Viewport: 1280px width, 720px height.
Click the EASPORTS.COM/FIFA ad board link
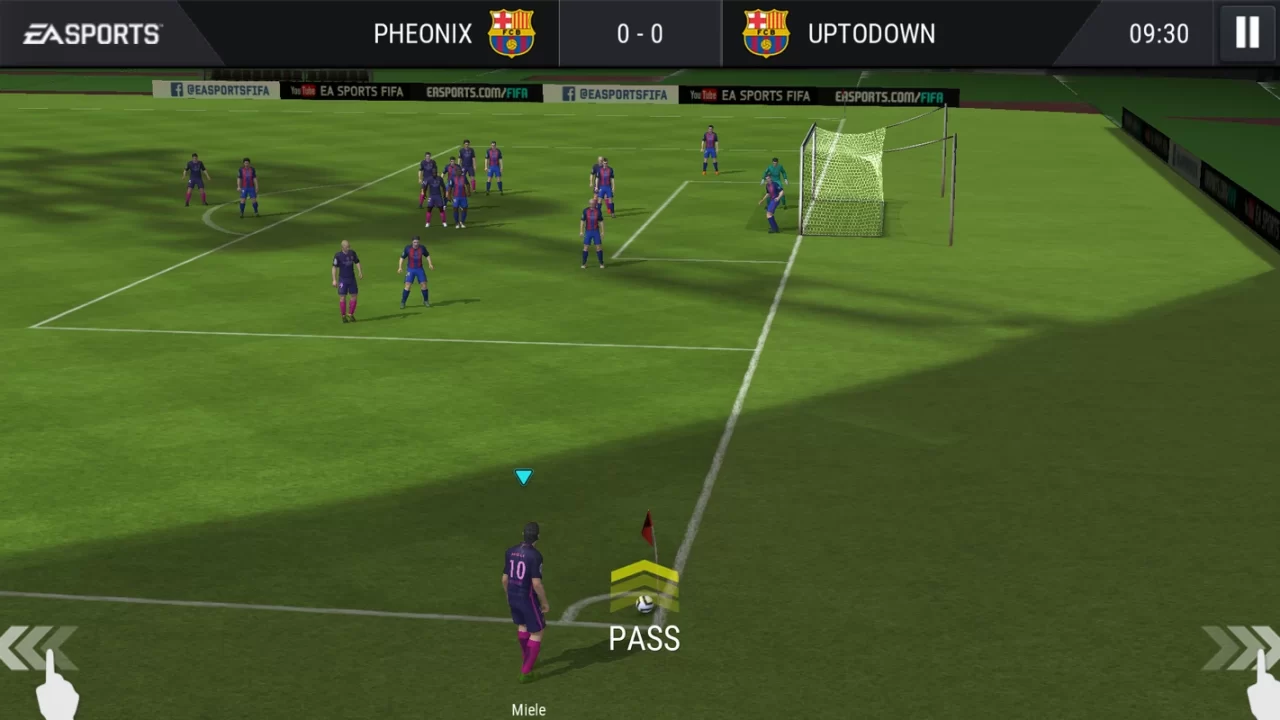pos(477,92)
